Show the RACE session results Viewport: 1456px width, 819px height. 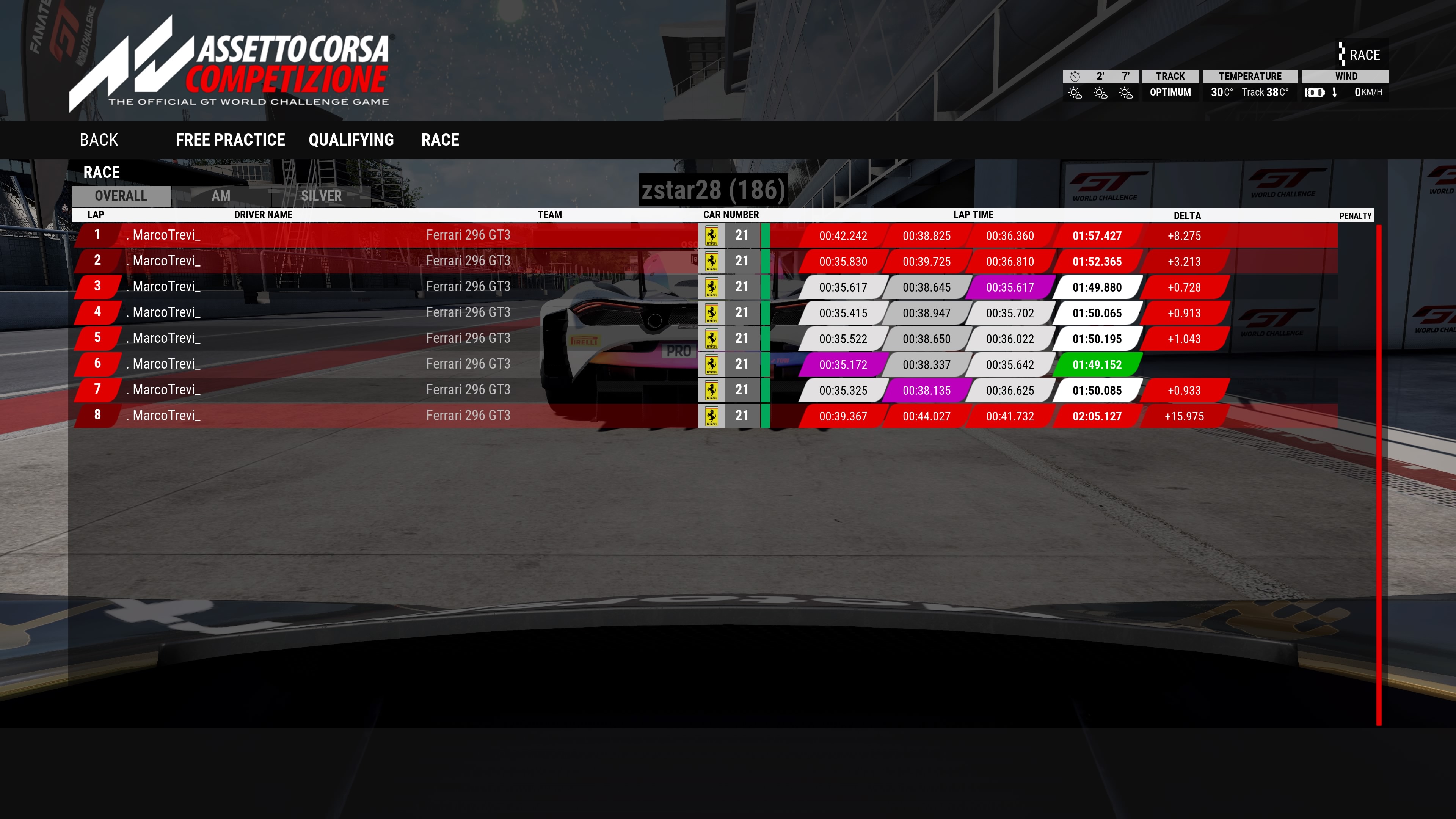tap(440, 140)
